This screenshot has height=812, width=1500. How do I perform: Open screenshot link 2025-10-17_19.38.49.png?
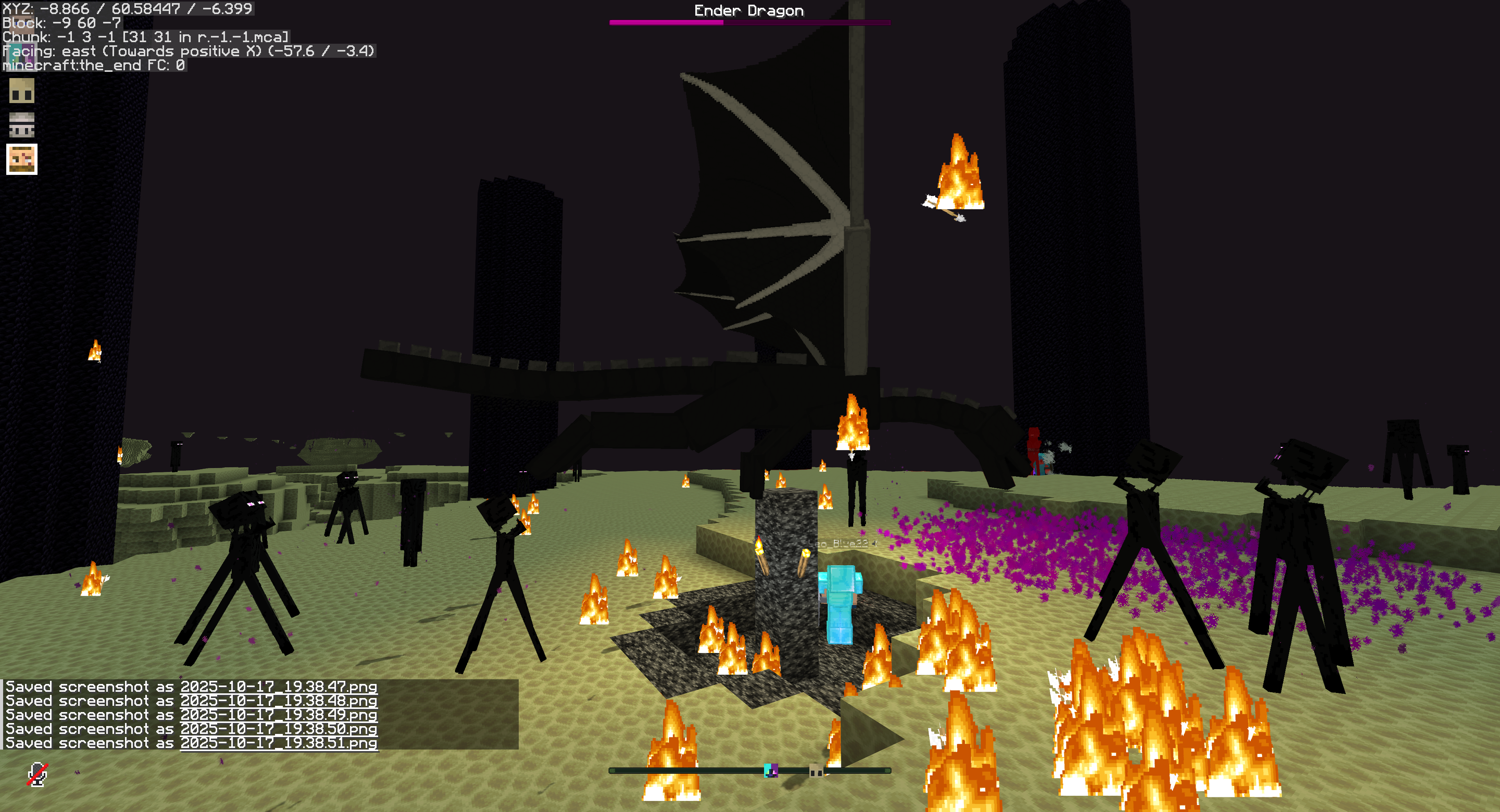coord(279,715)
